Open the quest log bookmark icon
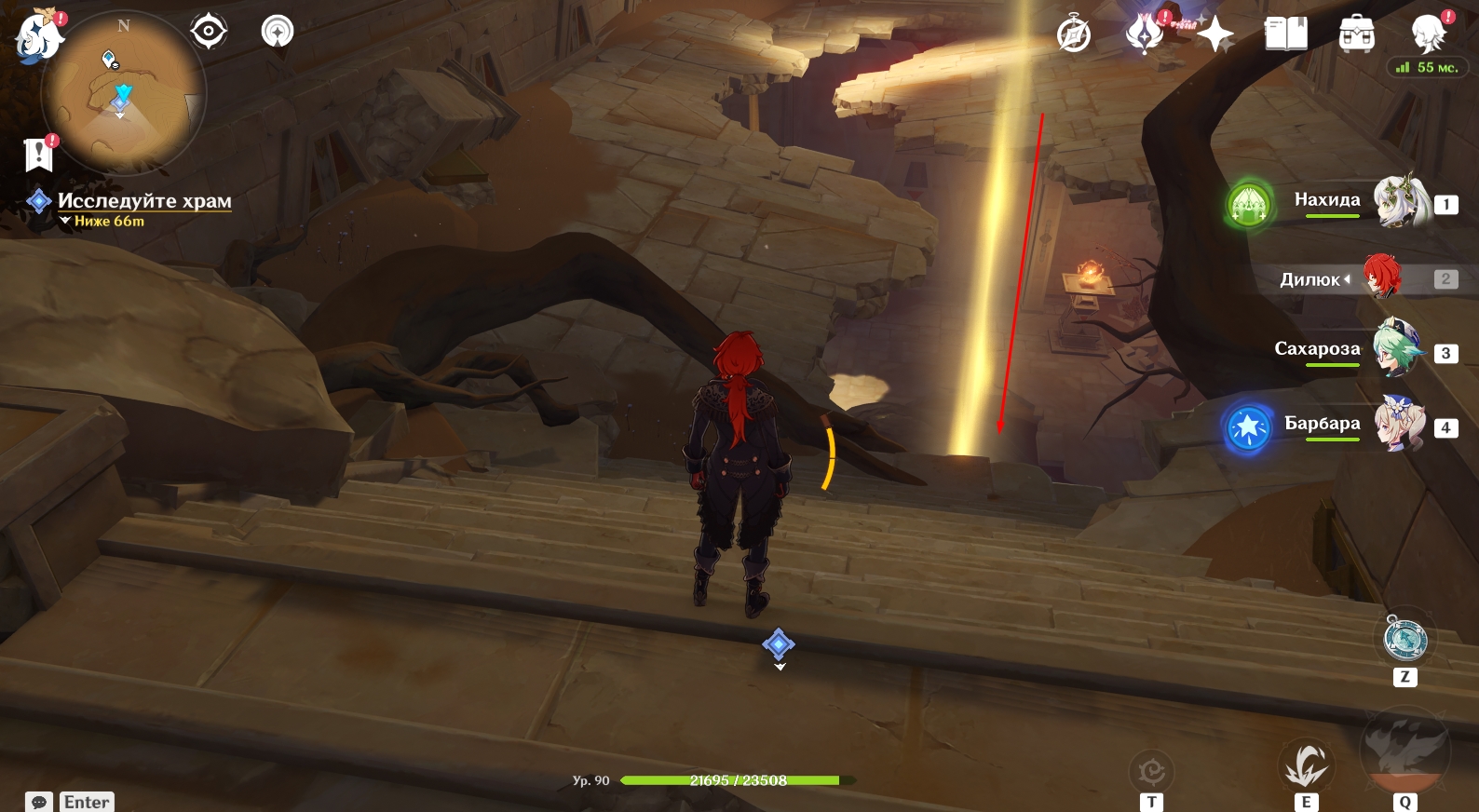Image resolution: width=1479 pixels, height=812 pixels. point(39,154)
